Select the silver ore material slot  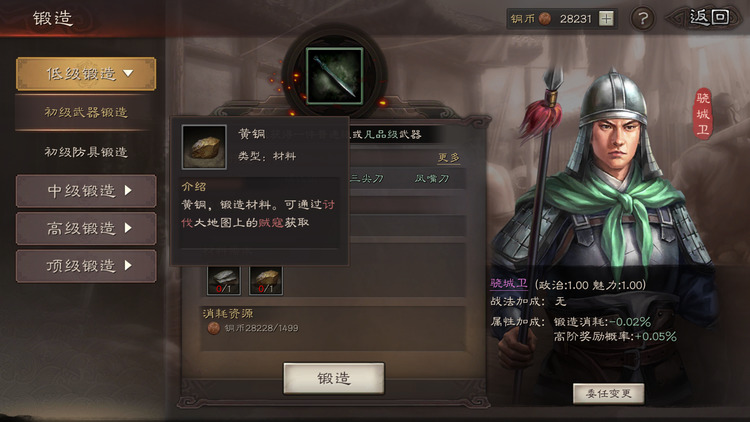click(223, 279)
